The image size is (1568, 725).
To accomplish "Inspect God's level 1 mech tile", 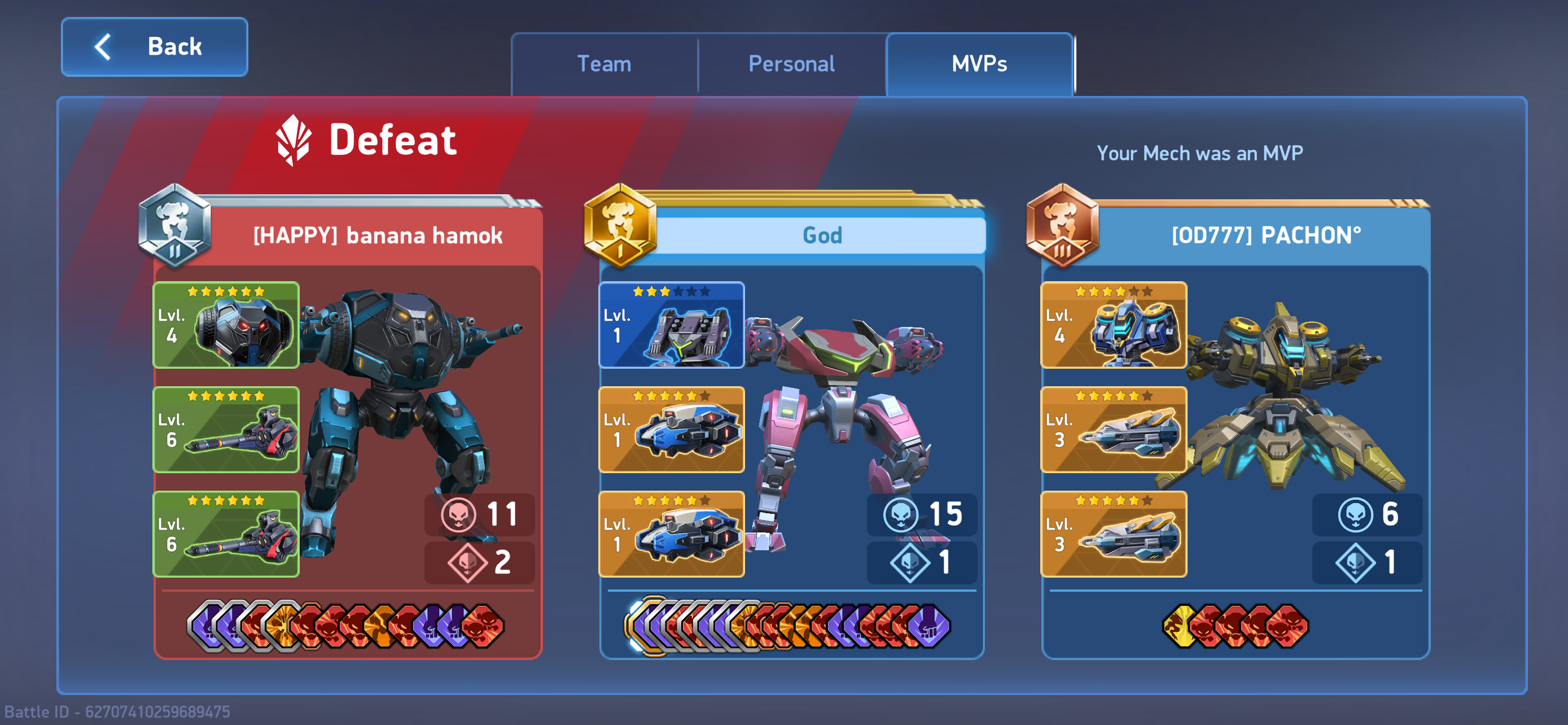I will click(671, 325).
